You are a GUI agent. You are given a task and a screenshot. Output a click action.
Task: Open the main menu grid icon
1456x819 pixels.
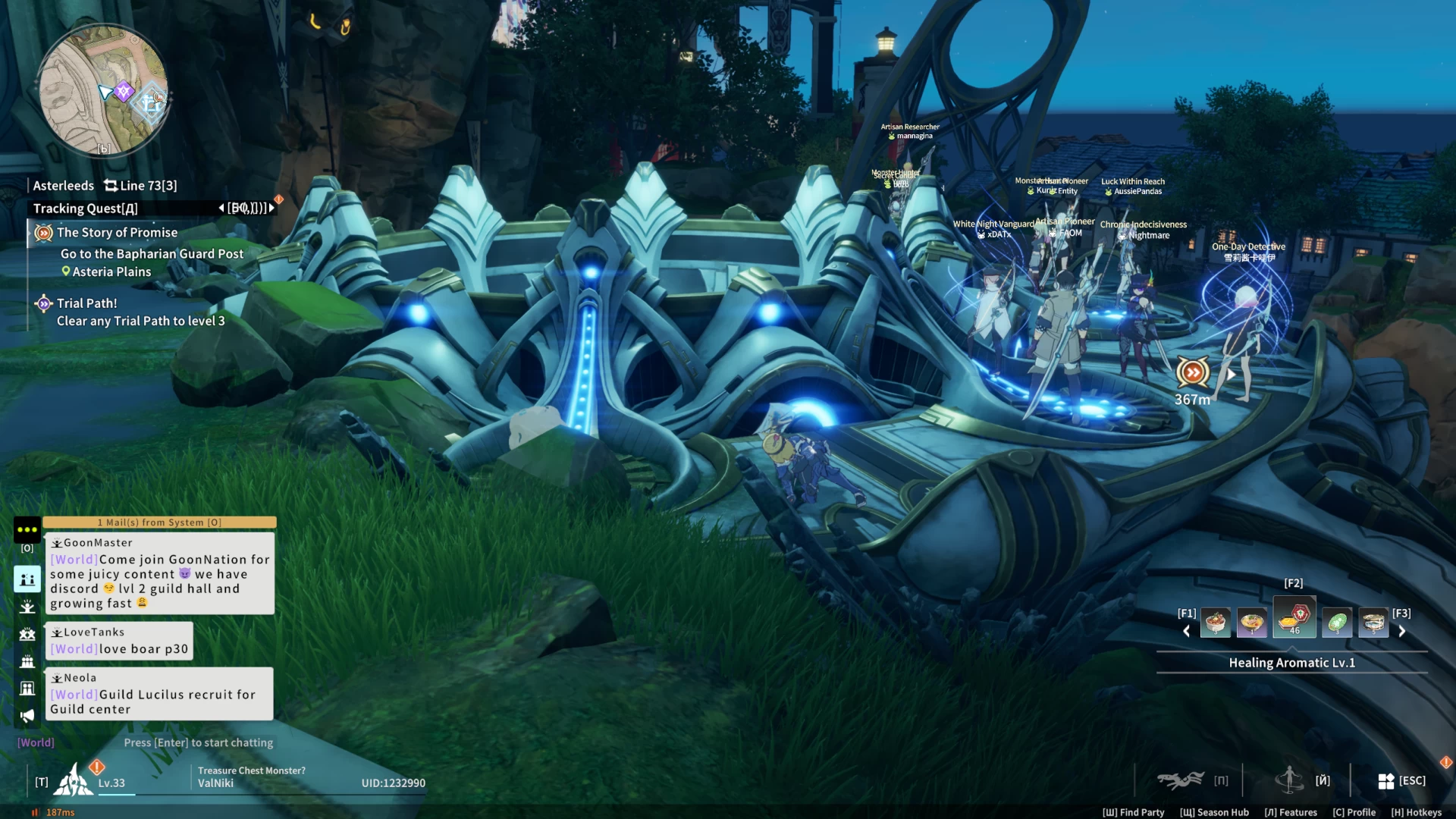coord(1386,781)
